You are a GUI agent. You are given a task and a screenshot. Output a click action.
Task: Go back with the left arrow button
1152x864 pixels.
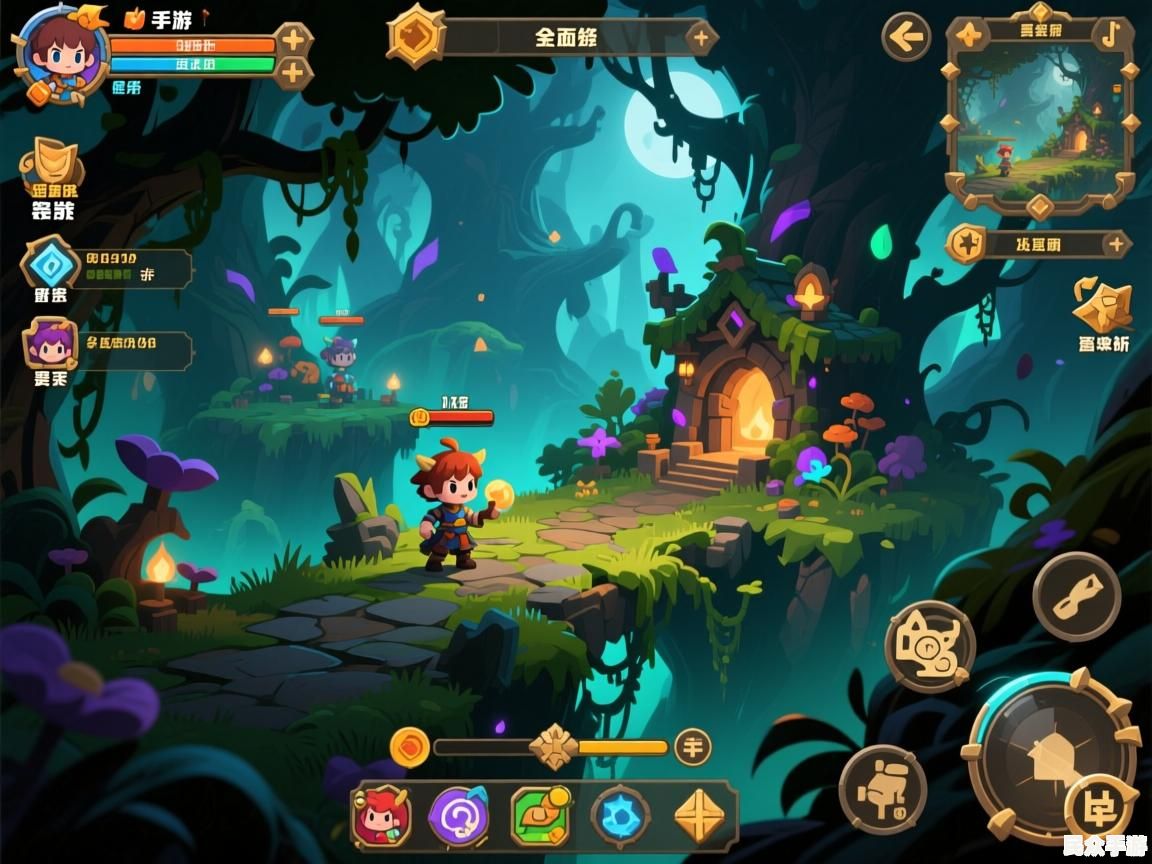[906, 38]
